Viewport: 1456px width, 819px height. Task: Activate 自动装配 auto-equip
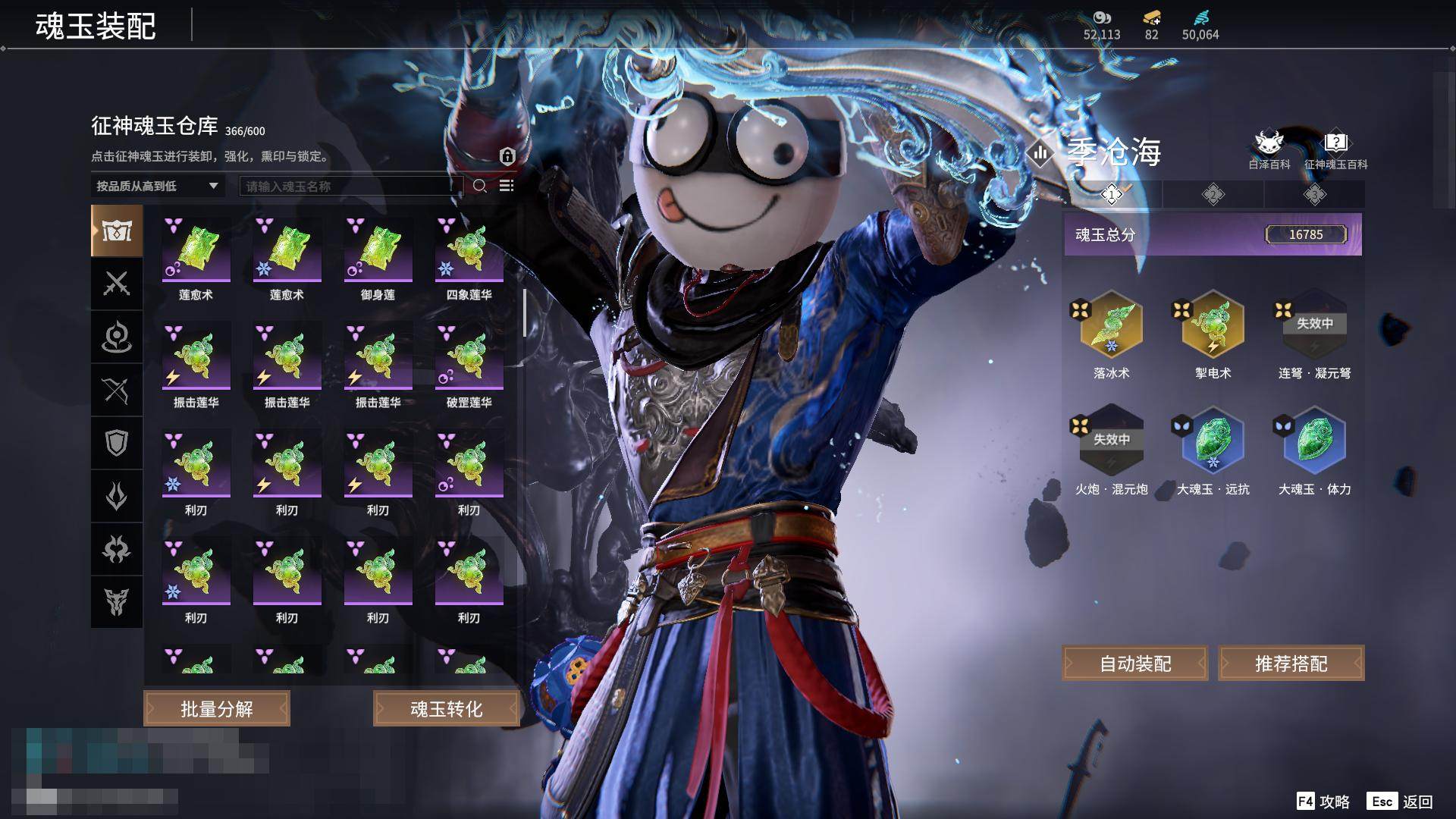pos(1135,664)
